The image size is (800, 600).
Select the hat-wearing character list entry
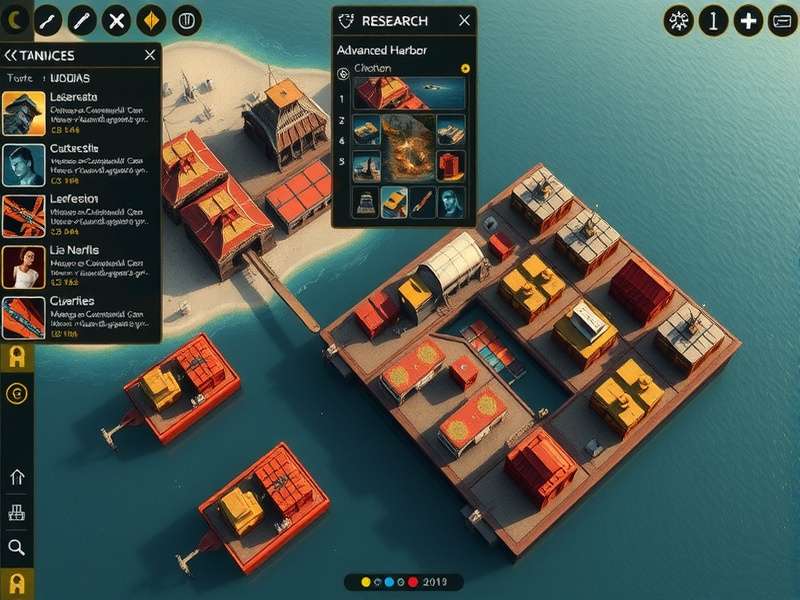23,114
